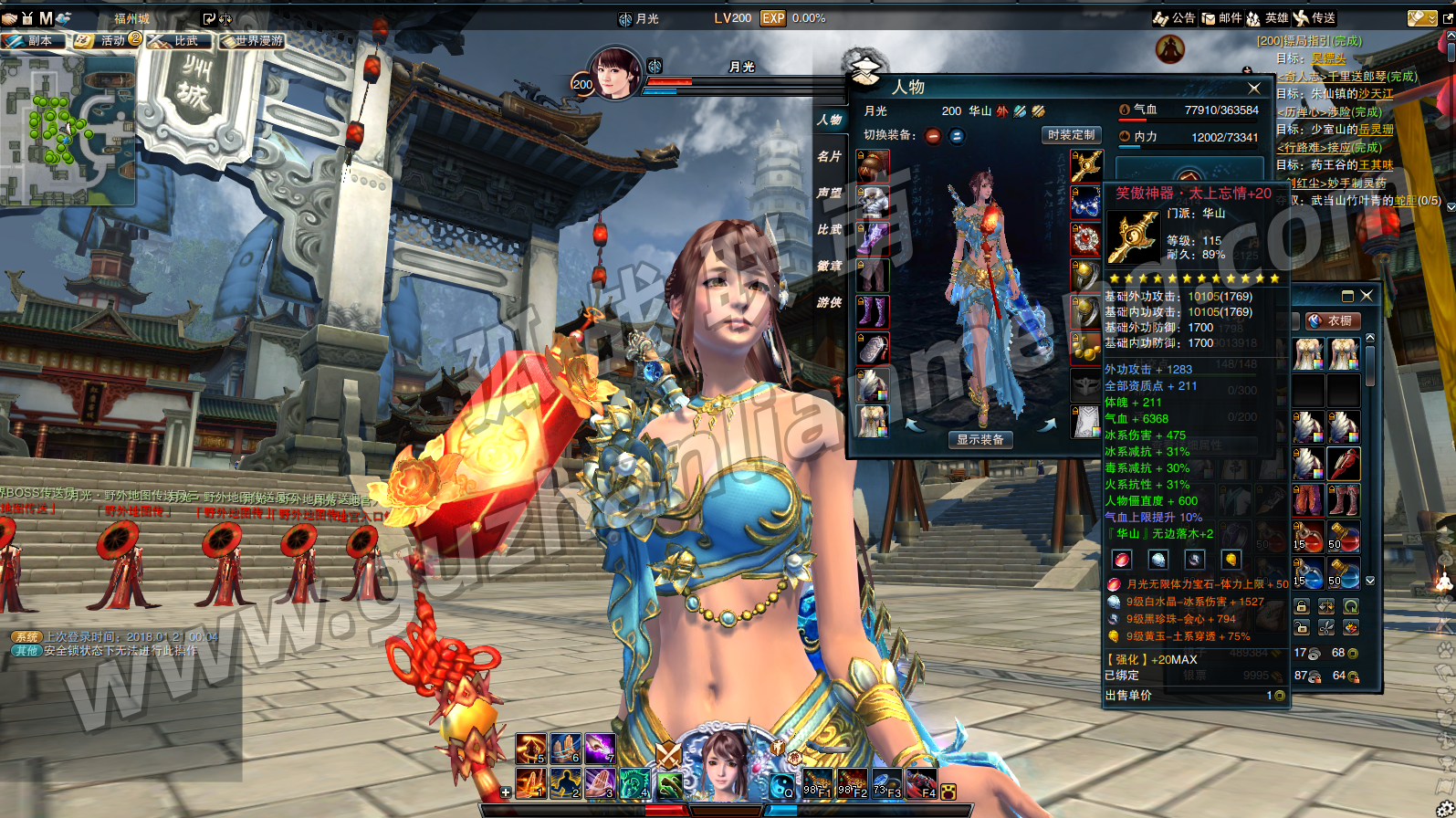The height and width of the screenshot is (818, 1456).
Task: Click the 时装定制 costume button
Action: coord(1071,135)
